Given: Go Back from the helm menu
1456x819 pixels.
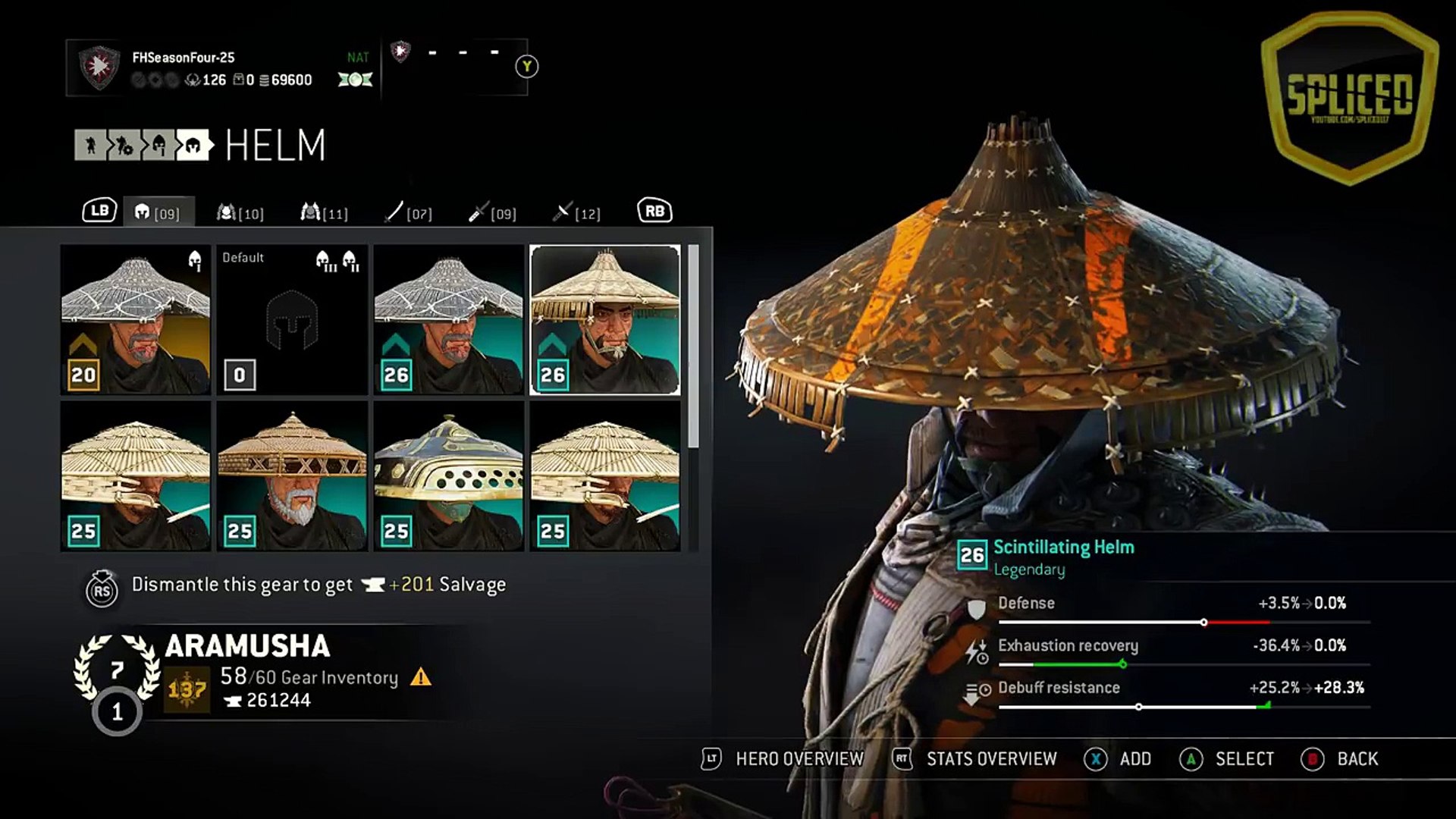Looking at the screenshot, I should point(1341,759).
